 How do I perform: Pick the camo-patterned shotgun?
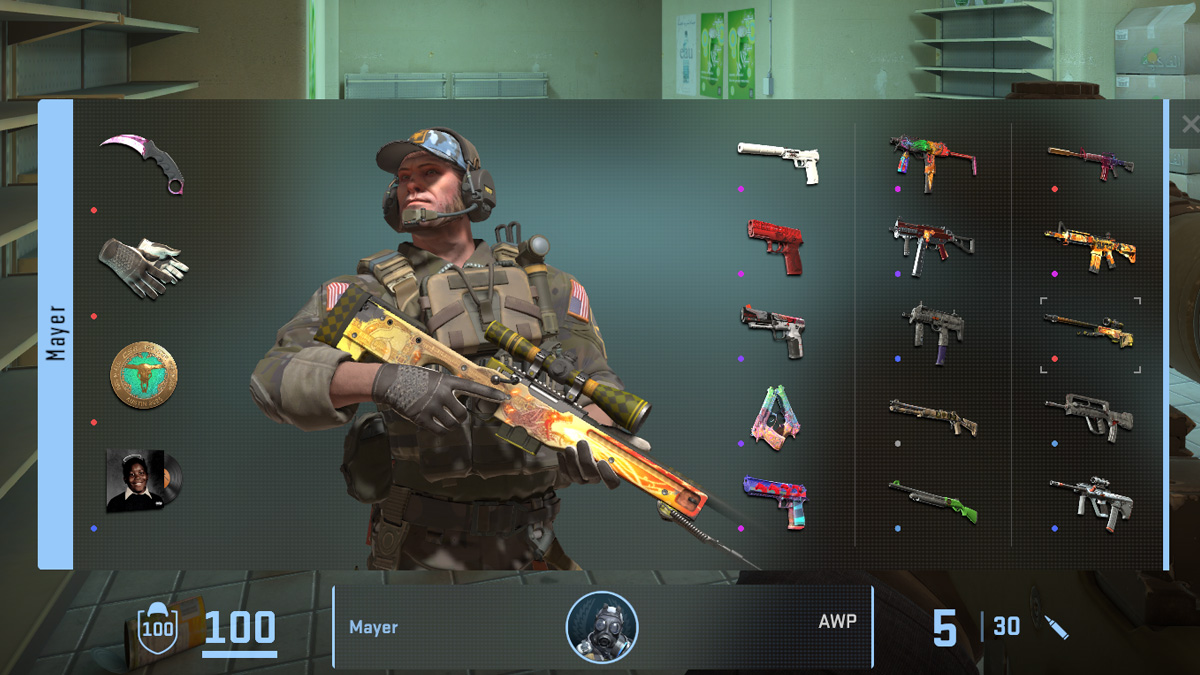[931, 415]
